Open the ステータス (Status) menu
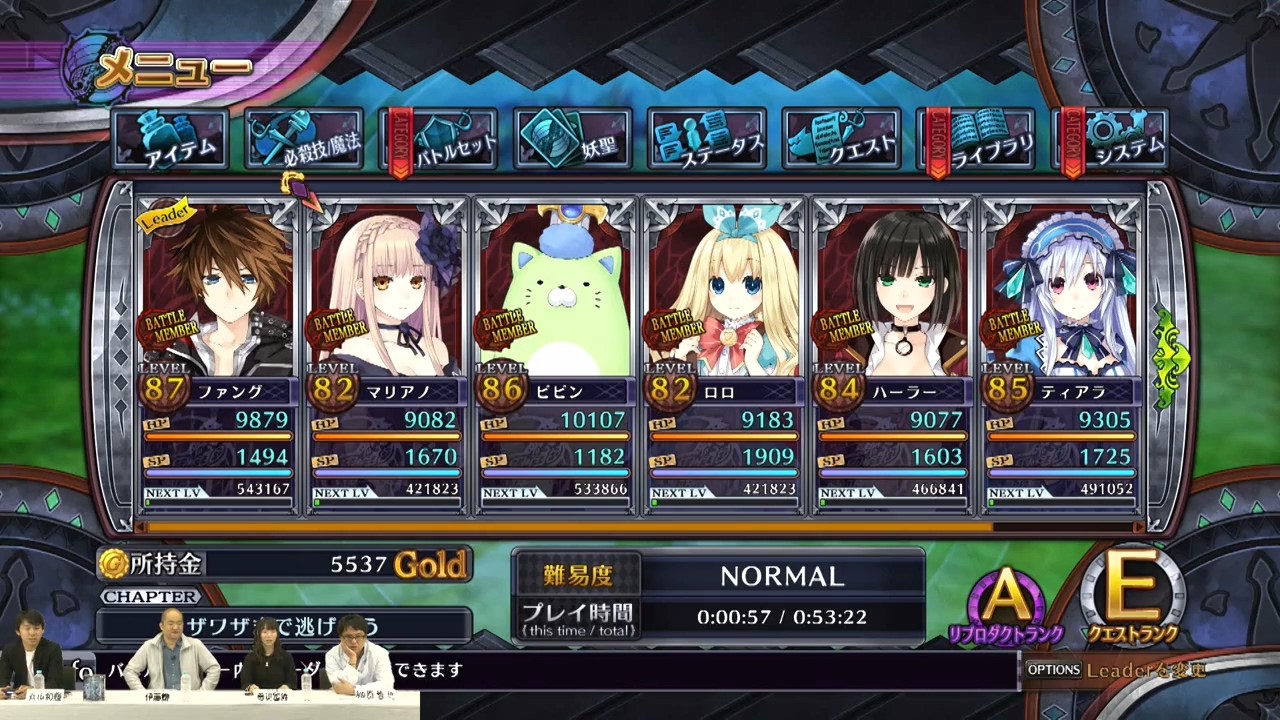This screenshot has width=1280, height=720. pos(706,139)
